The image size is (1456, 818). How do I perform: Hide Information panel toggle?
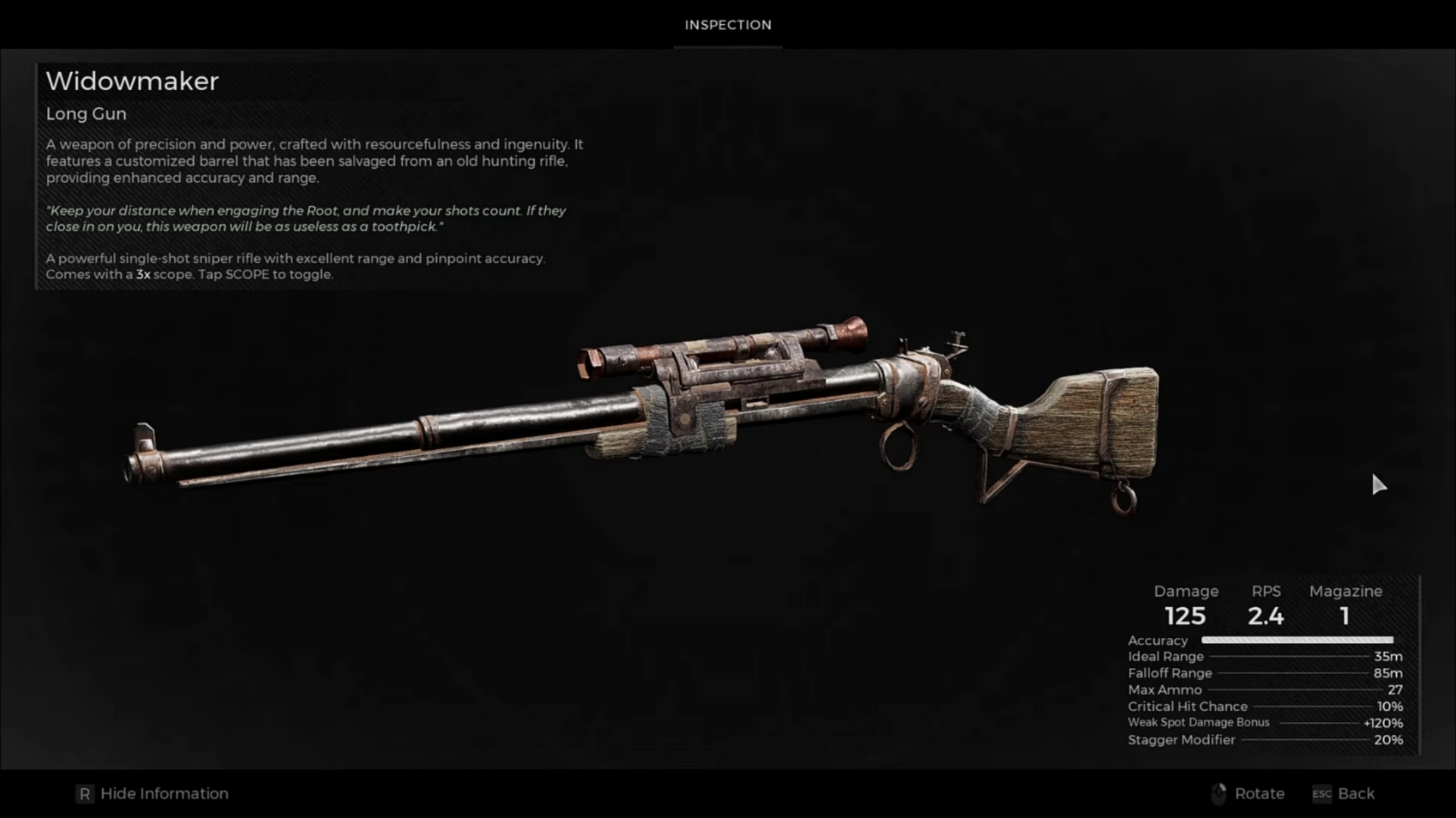152,794
